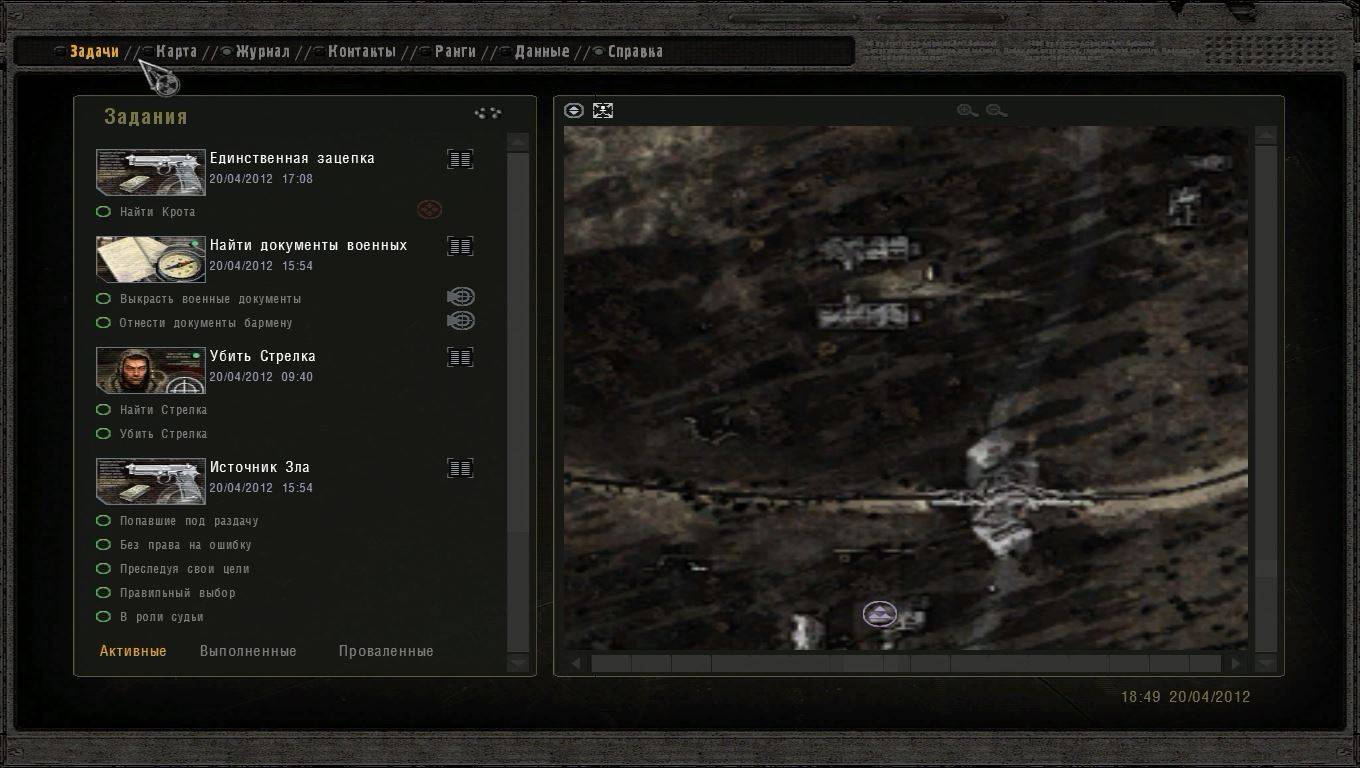Open description for Единственная зацепка task

pos(460,159)
